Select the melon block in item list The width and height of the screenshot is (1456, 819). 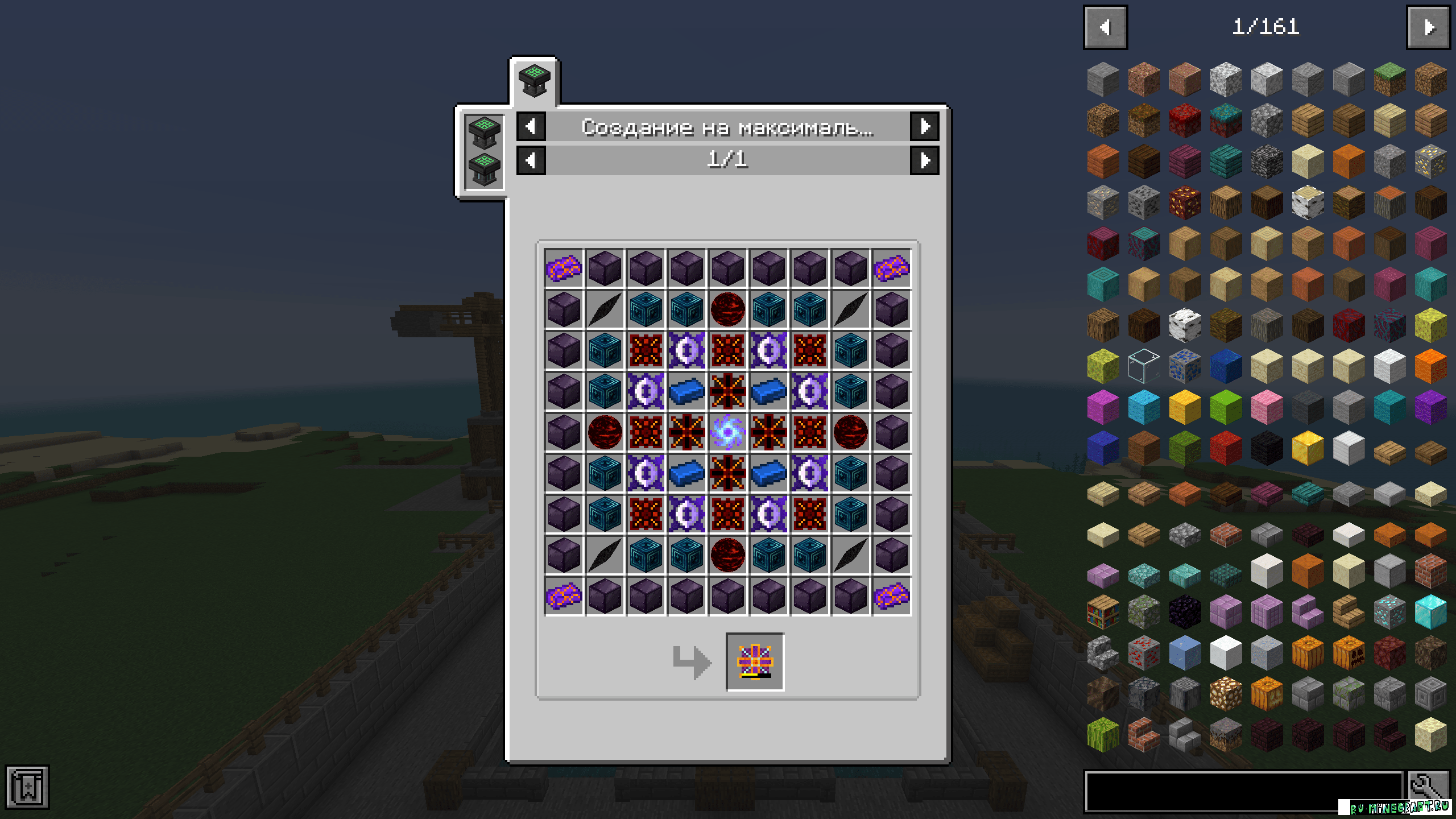click(1103, 735)
